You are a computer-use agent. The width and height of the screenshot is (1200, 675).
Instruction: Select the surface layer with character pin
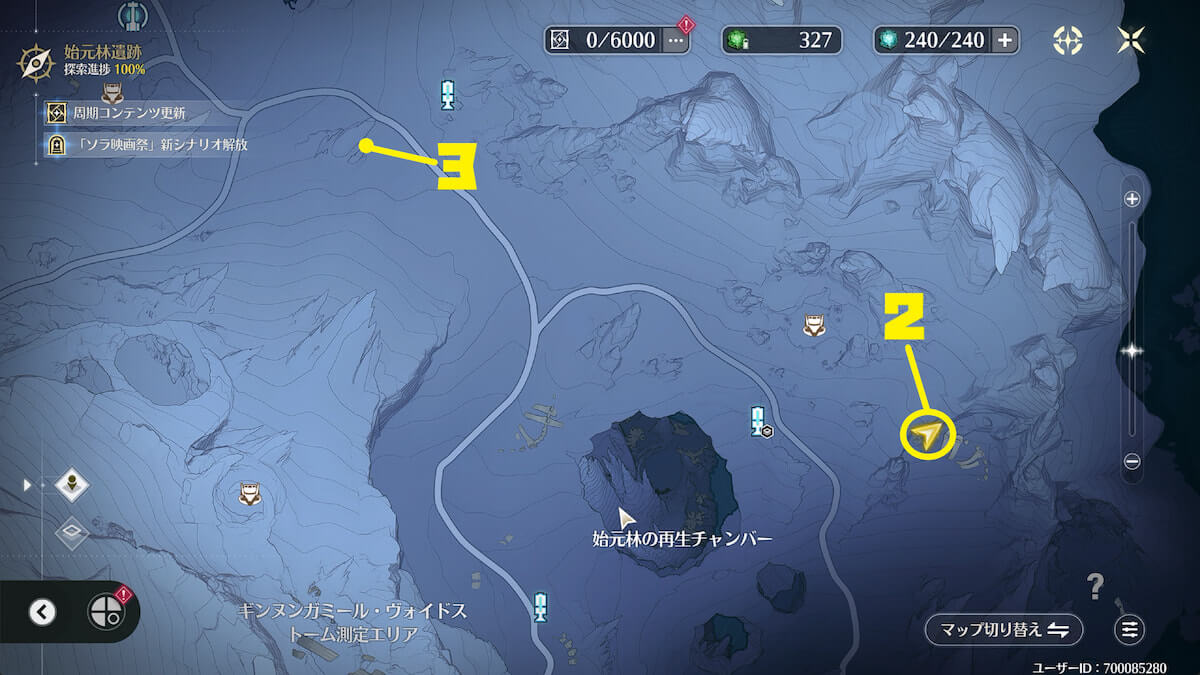[x=72, y=486]
